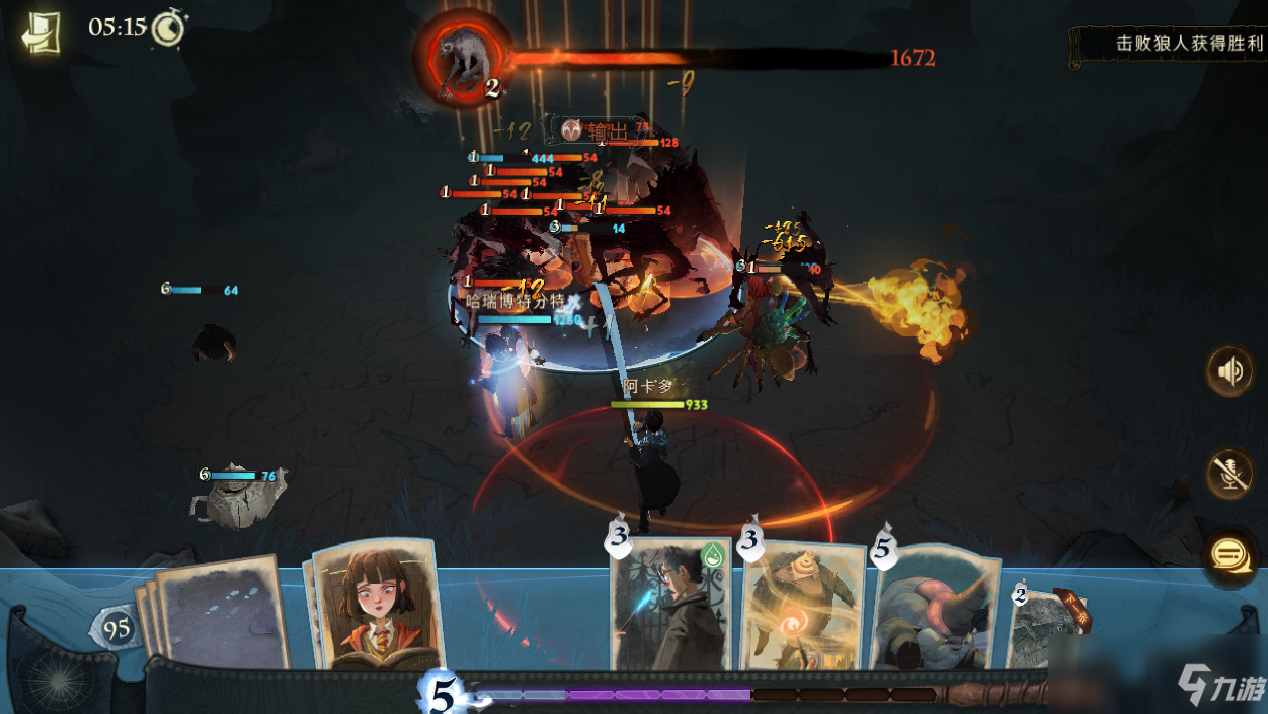The image size is (1268, 714).
Task: Play the 3-cost swirling orb card
Action: point(803,608)
